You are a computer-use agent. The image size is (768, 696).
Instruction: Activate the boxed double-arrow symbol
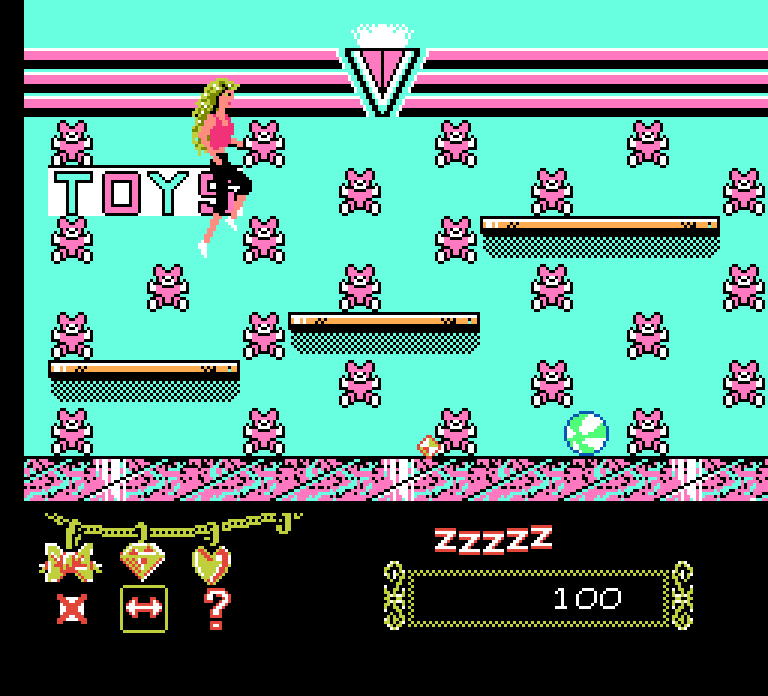pyautogui.click(x=143, y=609)
